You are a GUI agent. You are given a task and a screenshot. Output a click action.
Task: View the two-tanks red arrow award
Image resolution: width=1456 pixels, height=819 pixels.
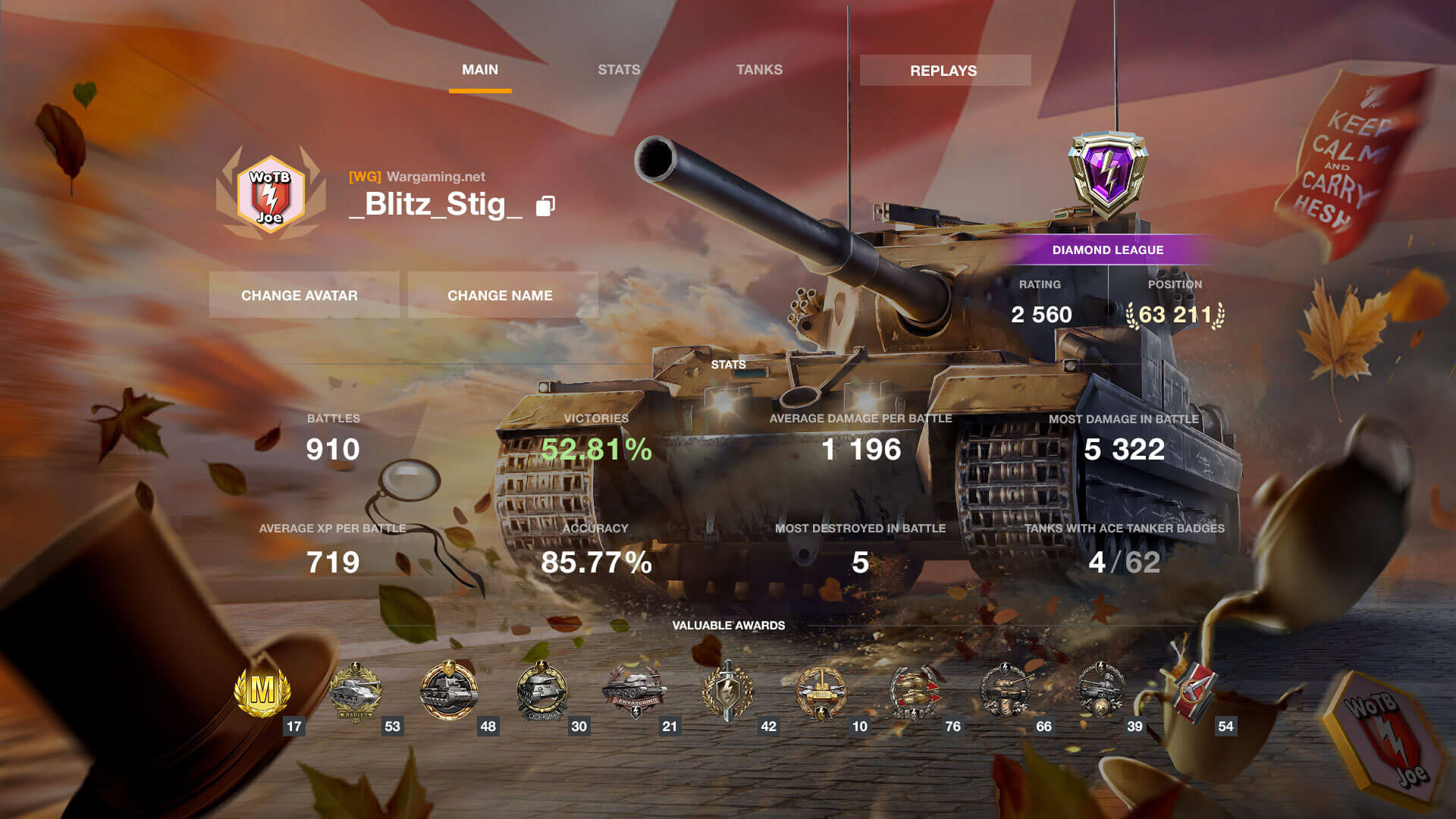(915, 692)
